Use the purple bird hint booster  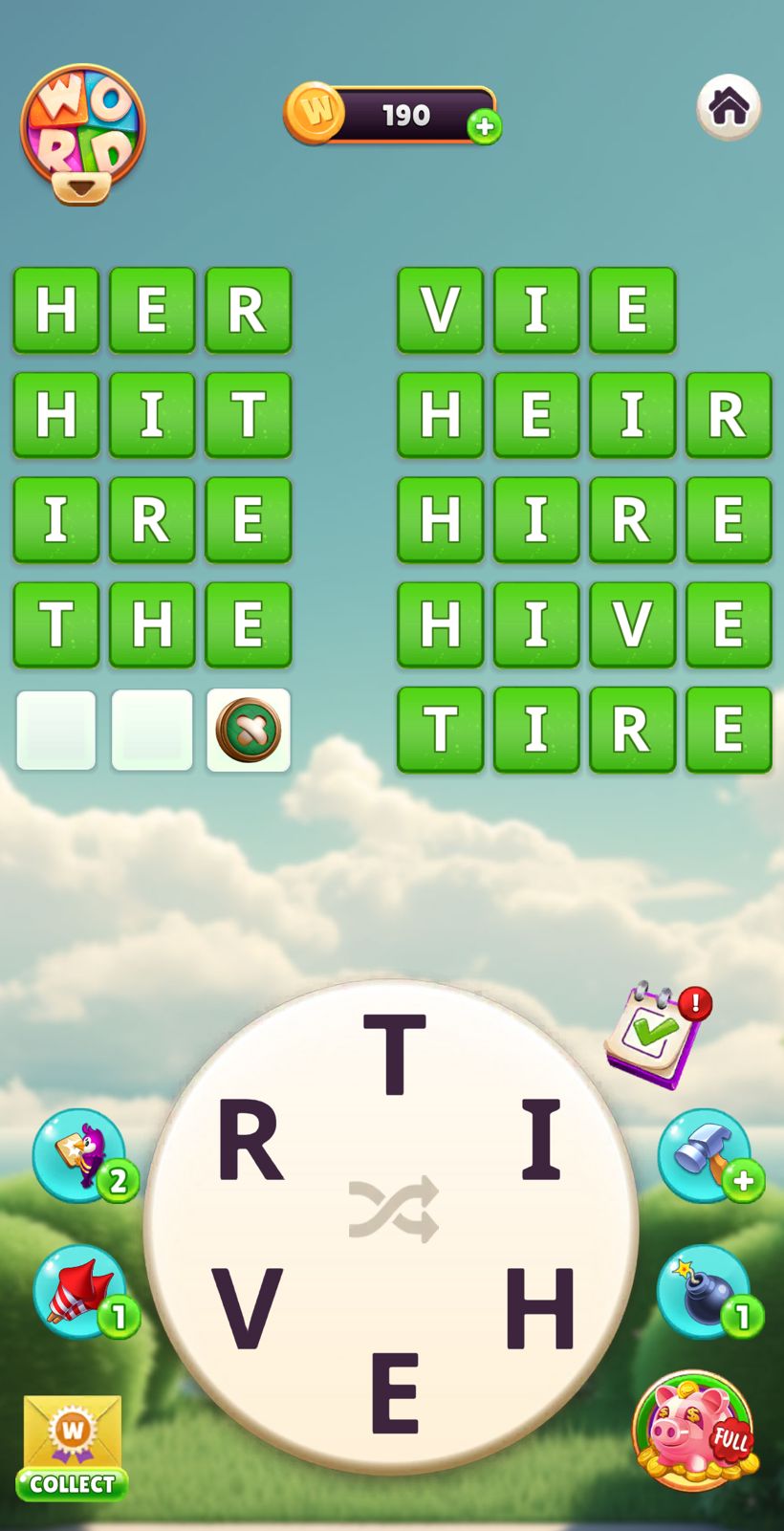[80, 1155]
